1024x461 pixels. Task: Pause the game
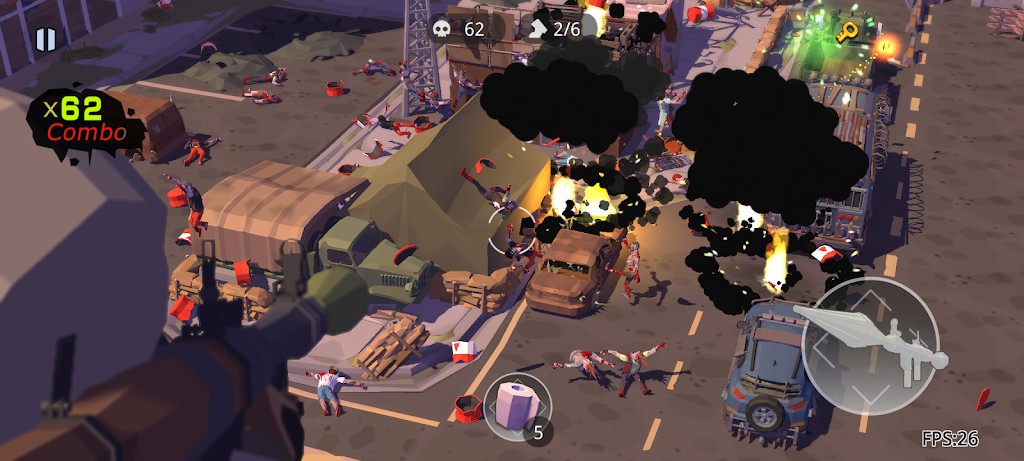pos(45,39)
